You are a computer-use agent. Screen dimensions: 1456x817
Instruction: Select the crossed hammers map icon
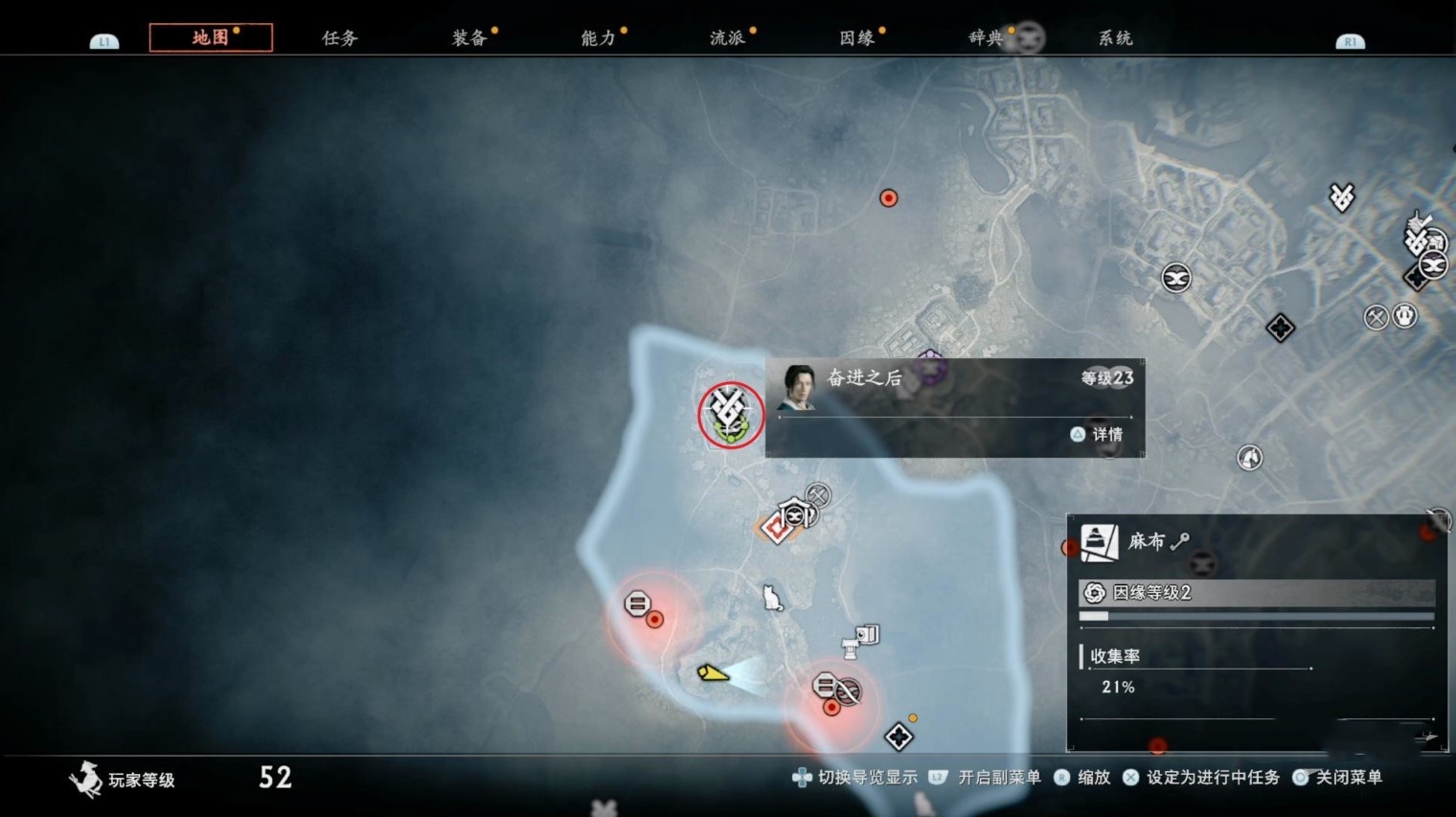click(1376, 317)
